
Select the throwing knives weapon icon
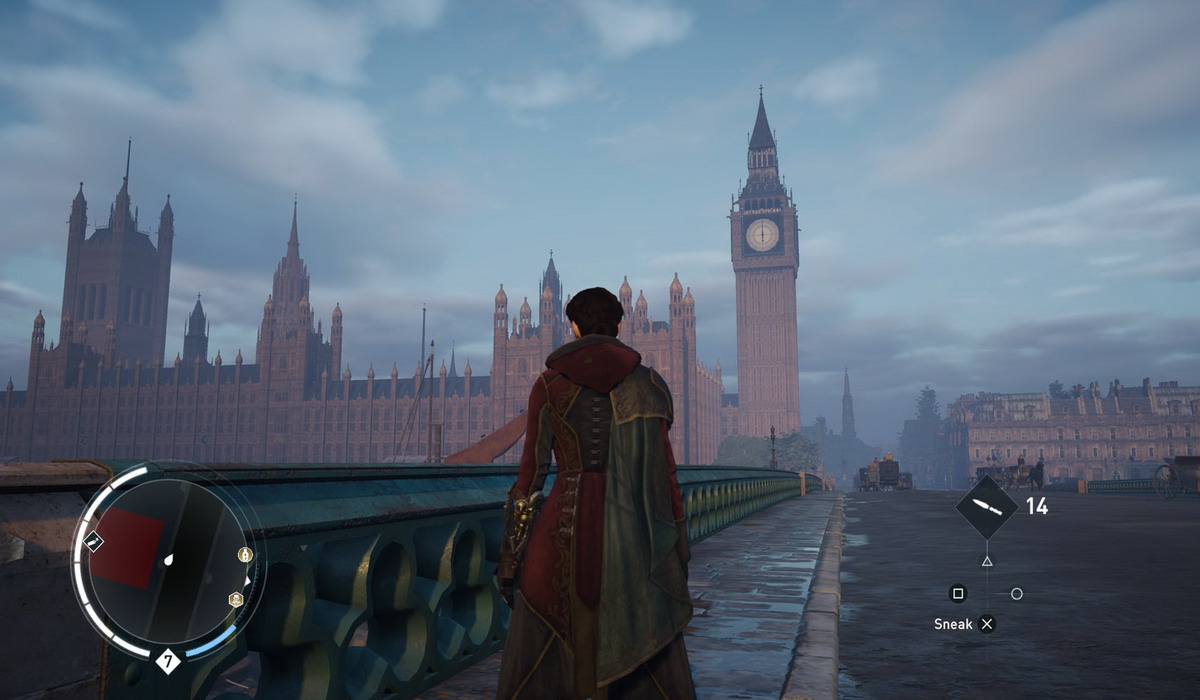tap(986, 508)
